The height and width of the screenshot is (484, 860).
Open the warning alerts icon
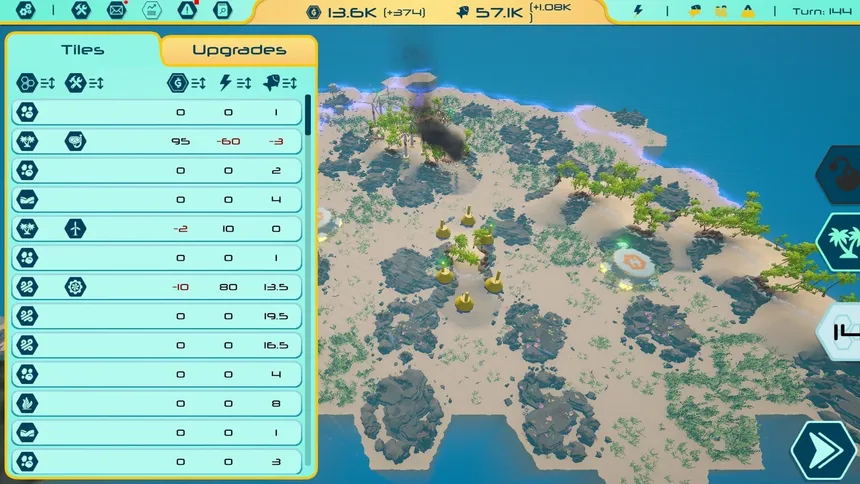[x=187, y=10]
